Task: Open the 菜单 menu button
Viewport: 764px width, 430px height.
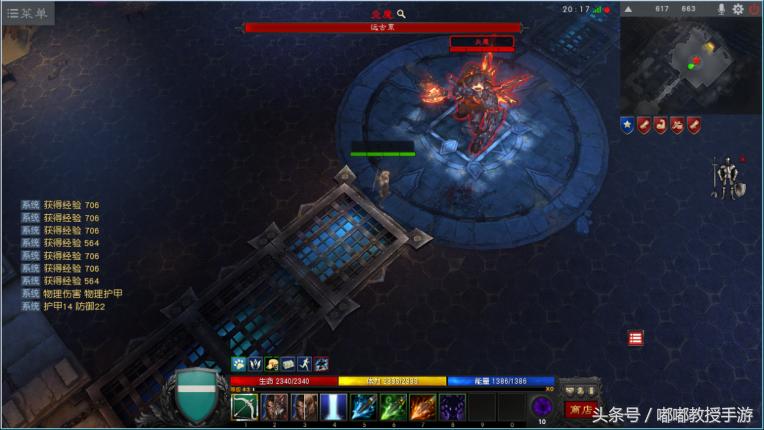Action: (27, 13)
